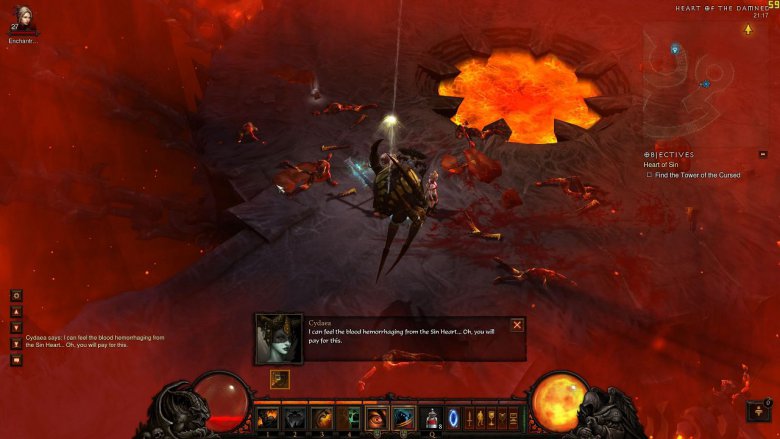Open the chat settings gear button
Image resolution: width=780 pixels, height=439 pixels.
coord(16,296)
